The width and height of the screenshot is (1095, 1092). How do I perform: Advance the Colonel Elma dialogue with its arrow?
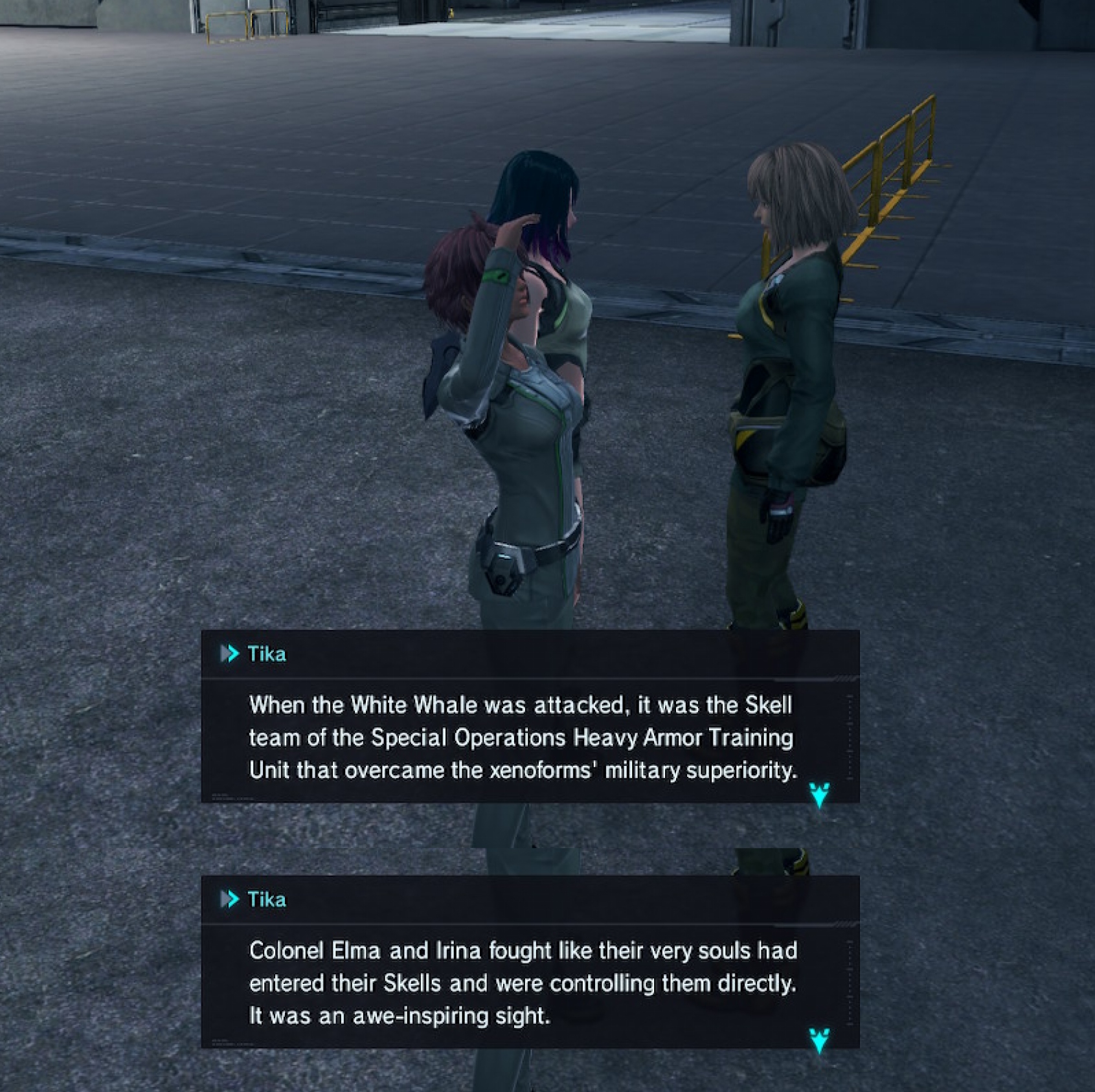tap(819, 1040)
